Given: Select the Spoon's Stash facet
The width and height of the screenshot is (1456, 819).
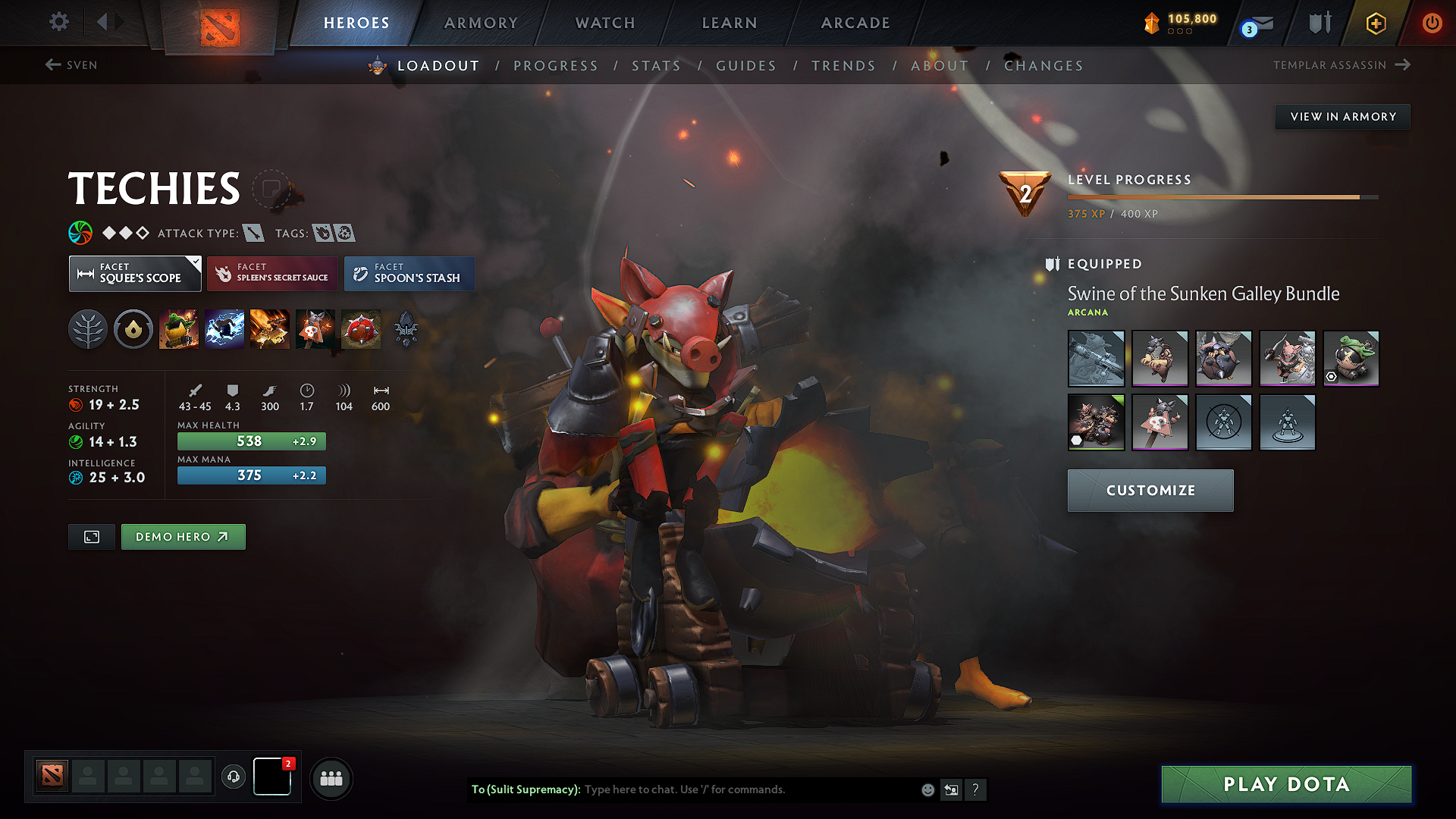Looking at the screenshot, I should click(409, 273).
